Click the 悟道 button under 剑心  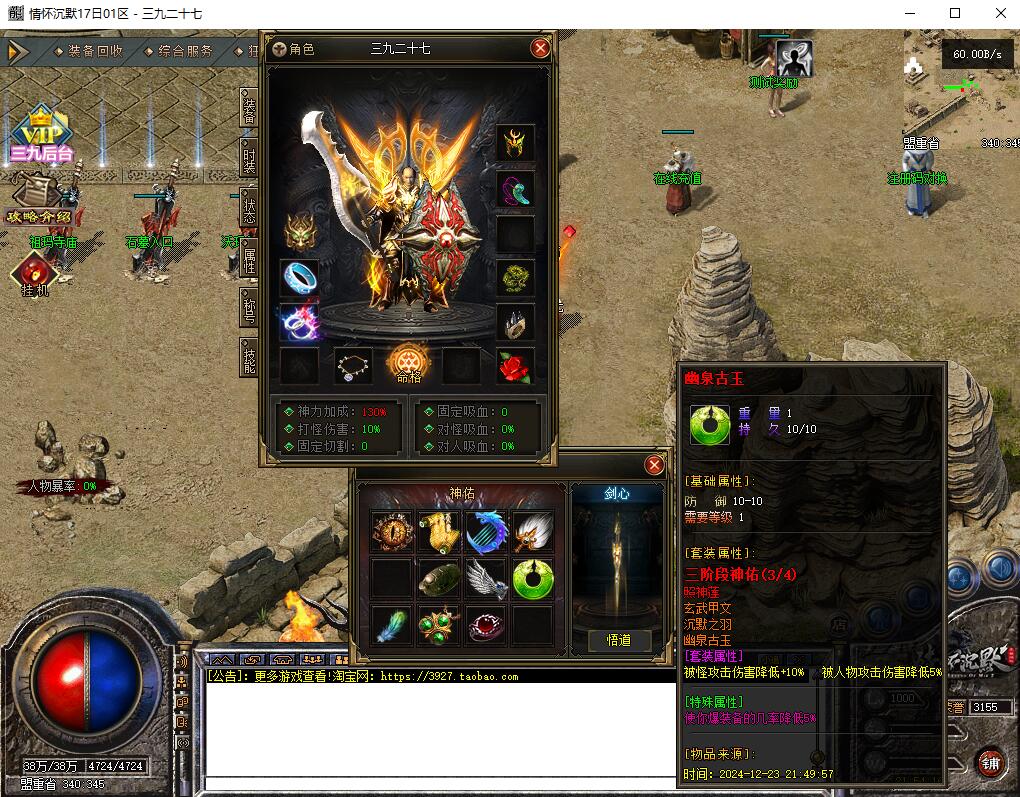[x=618, y=640]
